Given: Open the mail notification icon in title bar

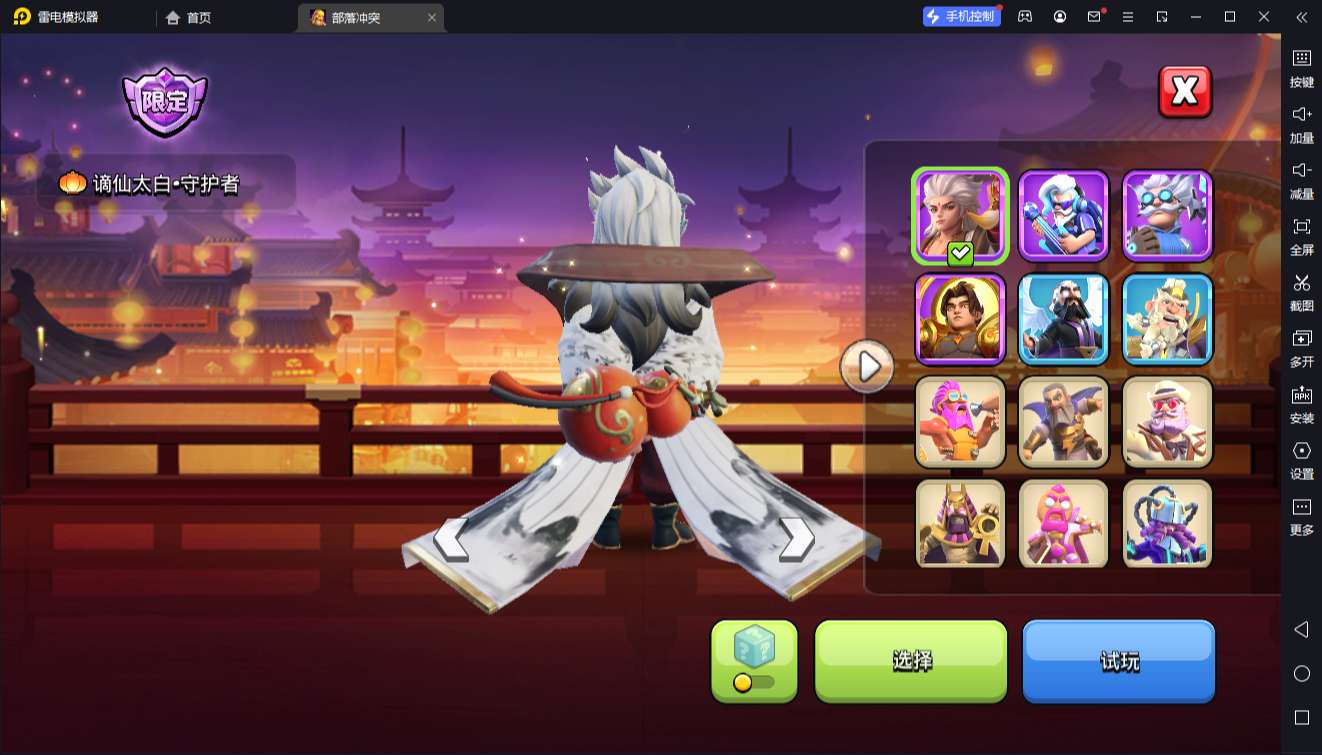Looking at the screenshot, I should (x=1094, y=17).
